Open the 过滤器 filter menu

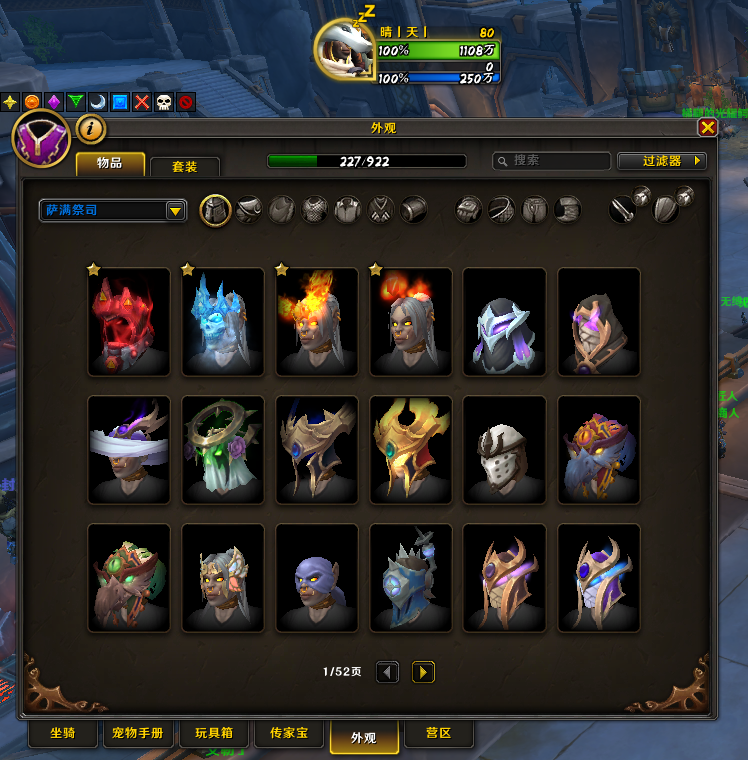pyautogui.click(x=662, y=161)
